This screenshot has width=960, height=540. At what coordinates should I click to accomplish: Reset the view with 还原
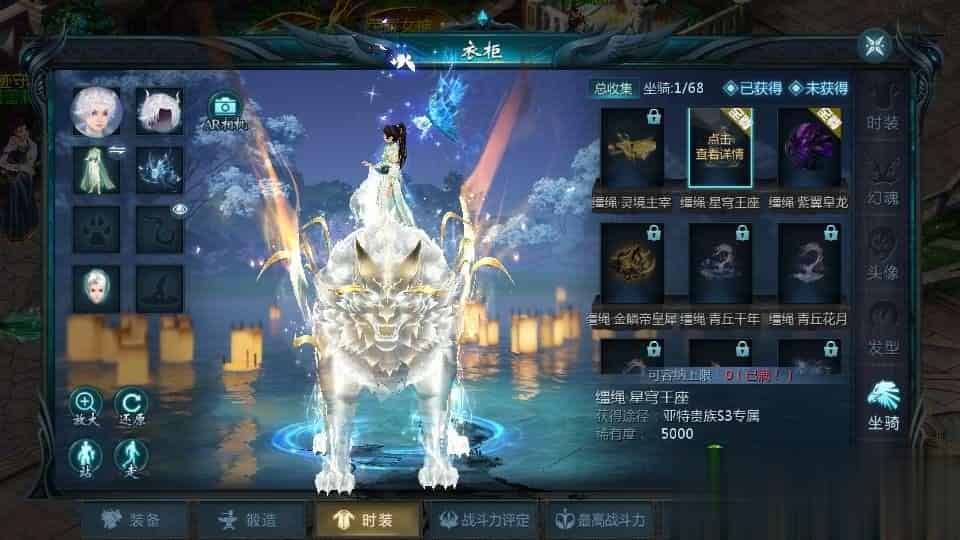click(131, 408)
